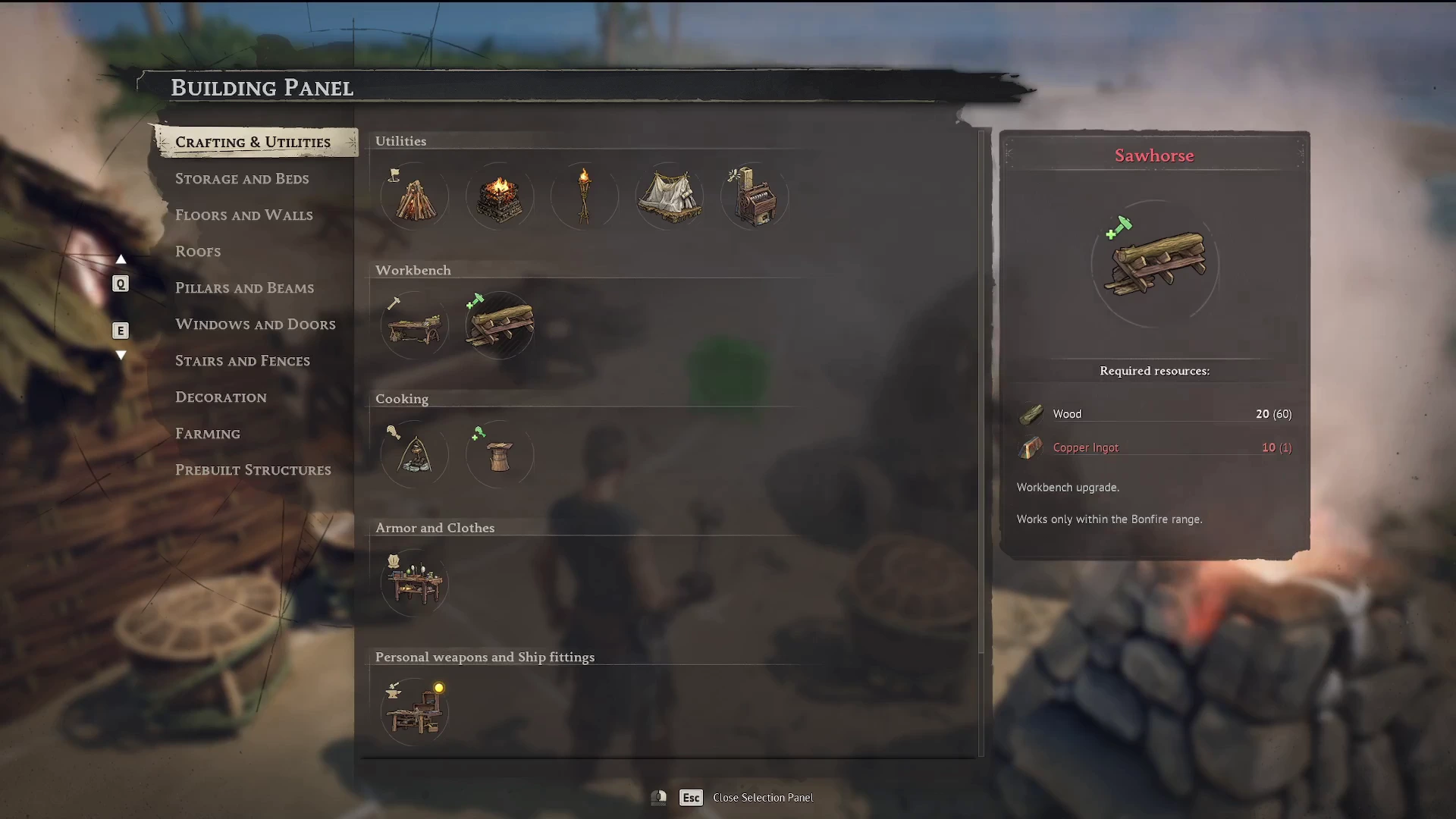Screen dimensions: 1456x819
Task: Switch to the Decoration category
Action: click(221, 397)
